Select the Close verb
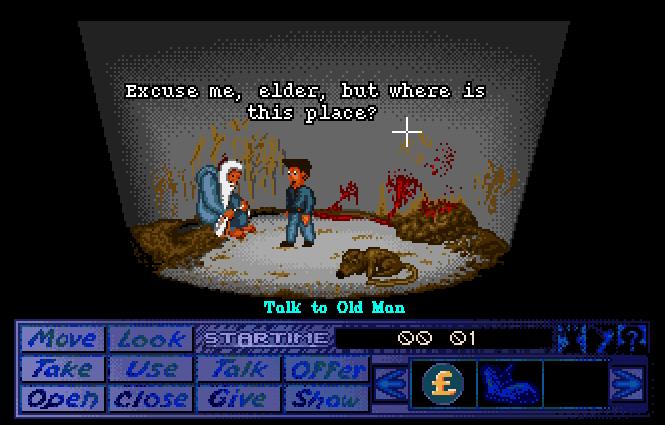Screen dimensions: 665x425 (150, 398)
